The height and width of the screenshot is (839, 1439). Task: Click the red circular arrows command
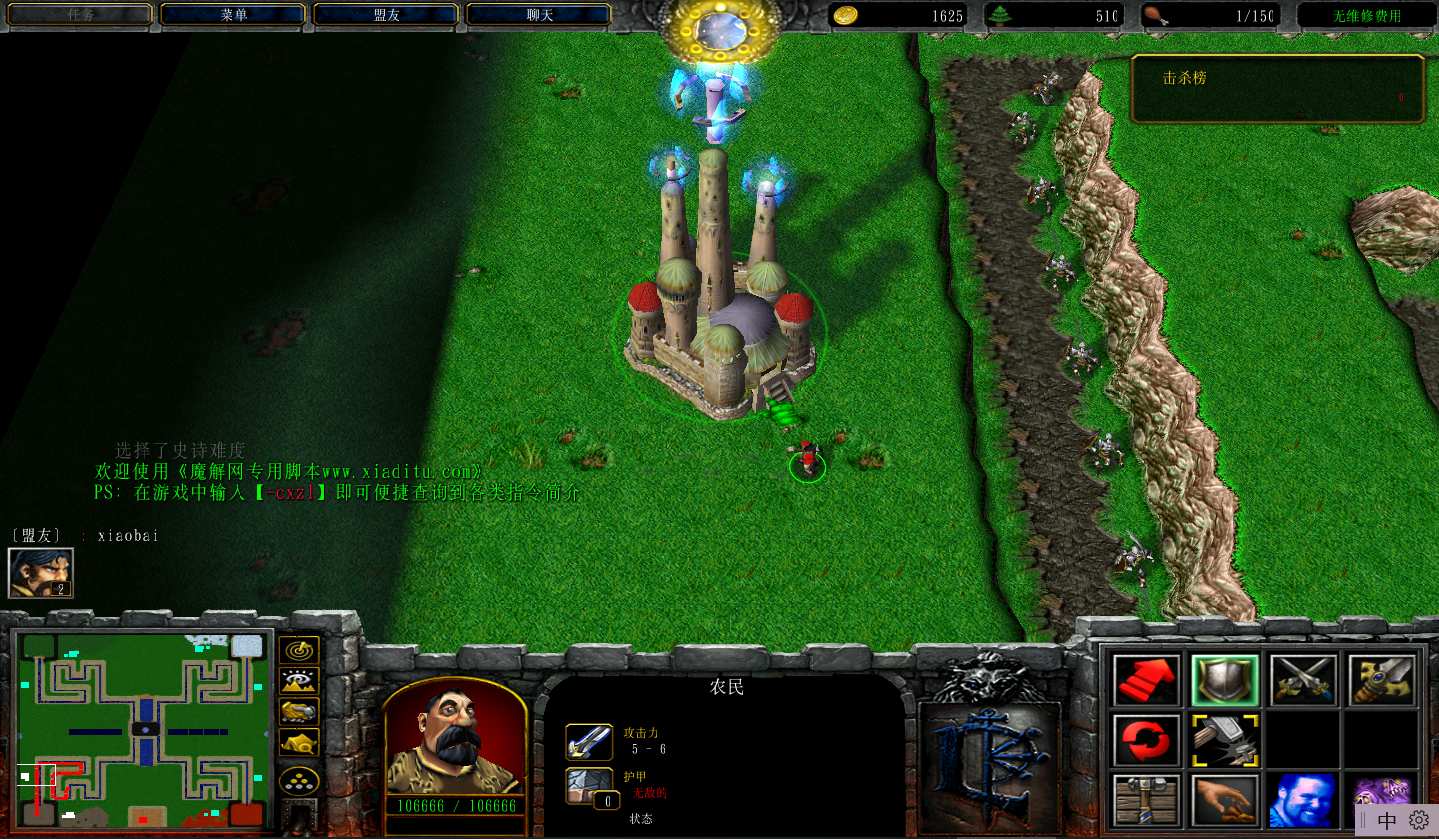pyautogui.click(x=1145, y=740)
